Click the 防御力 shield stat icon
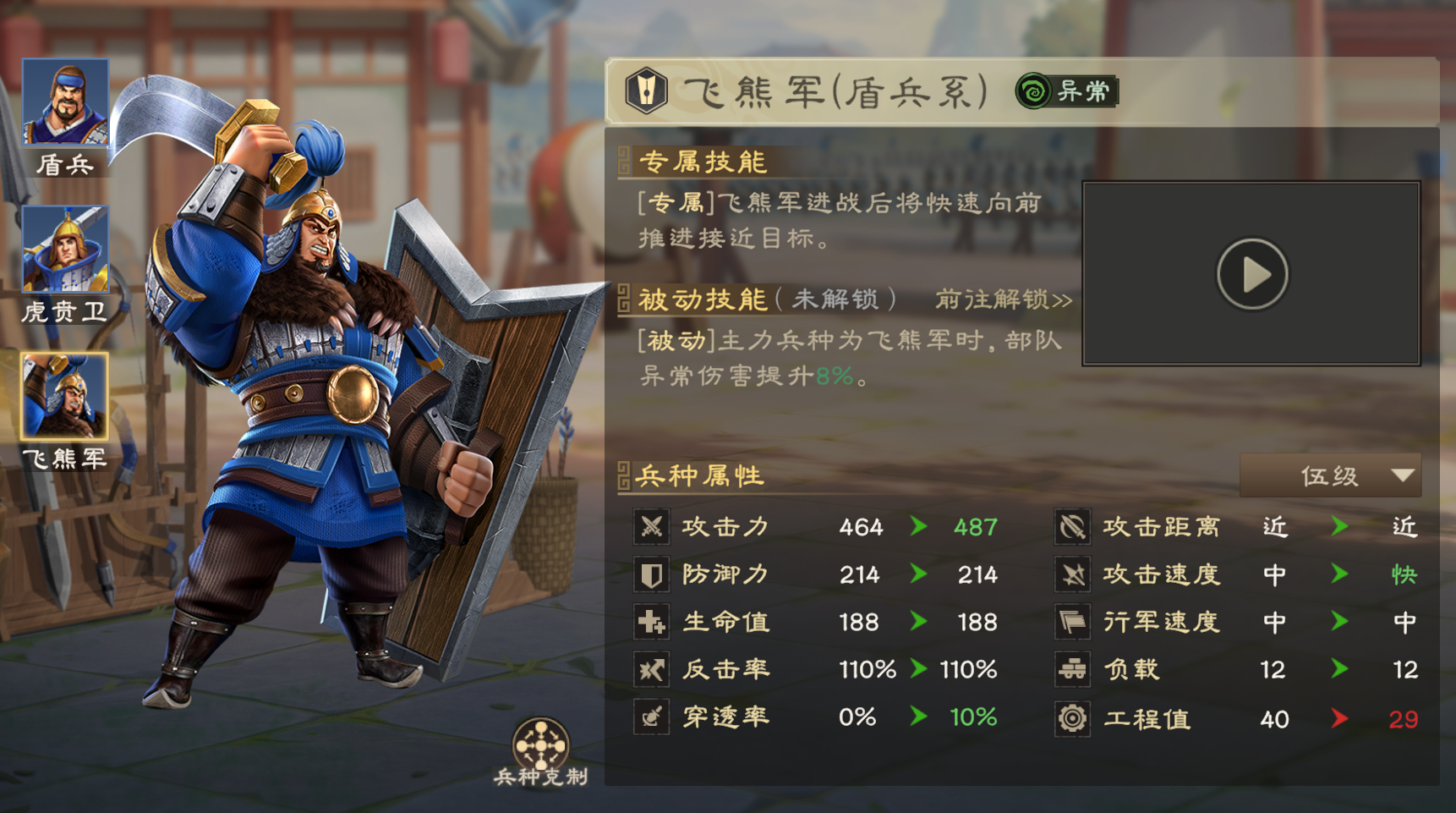This screenshot has width=1456, height=813. (650, 574)
